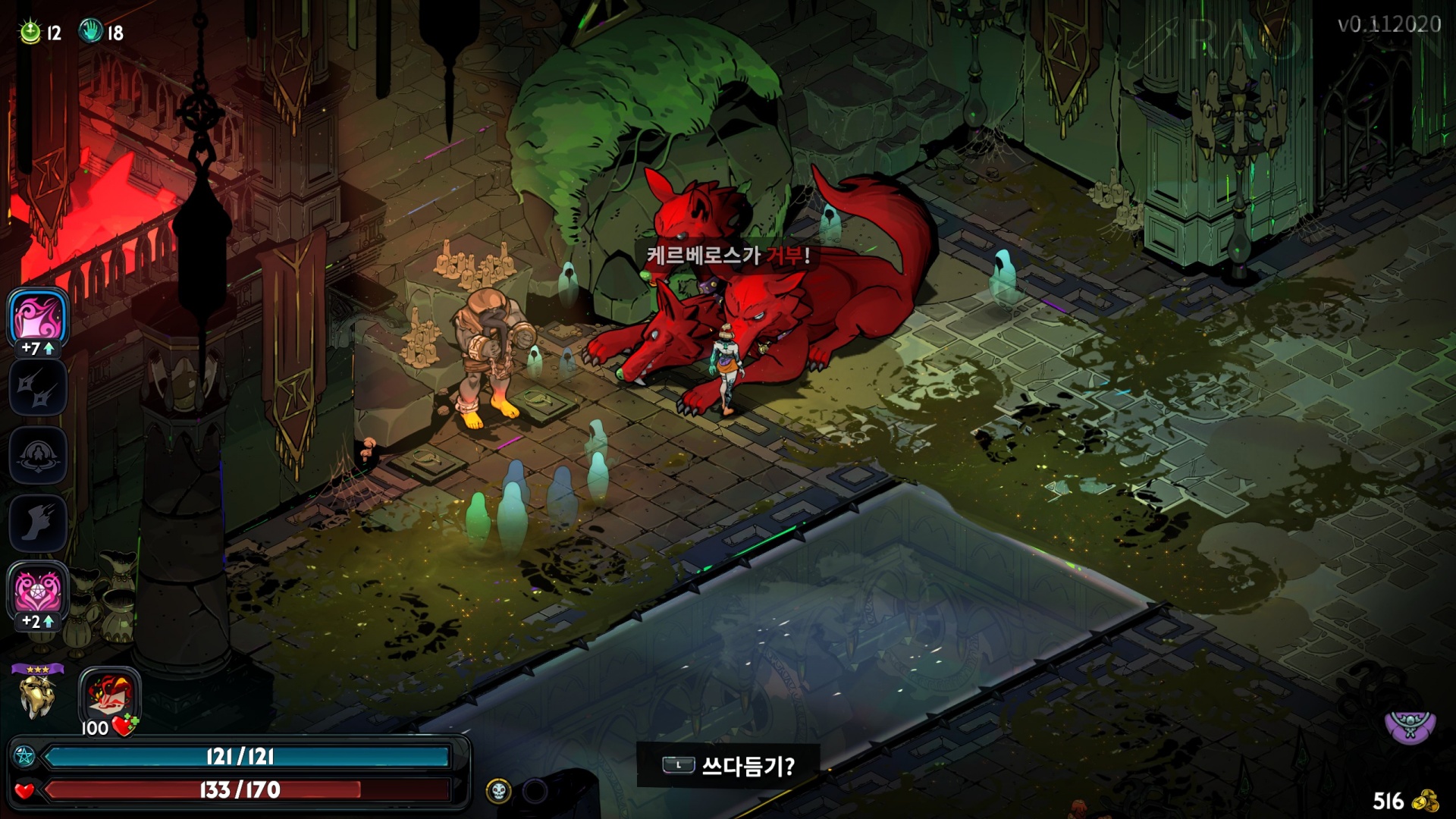Select the skull Death Defiance icon

pos(498,792)
